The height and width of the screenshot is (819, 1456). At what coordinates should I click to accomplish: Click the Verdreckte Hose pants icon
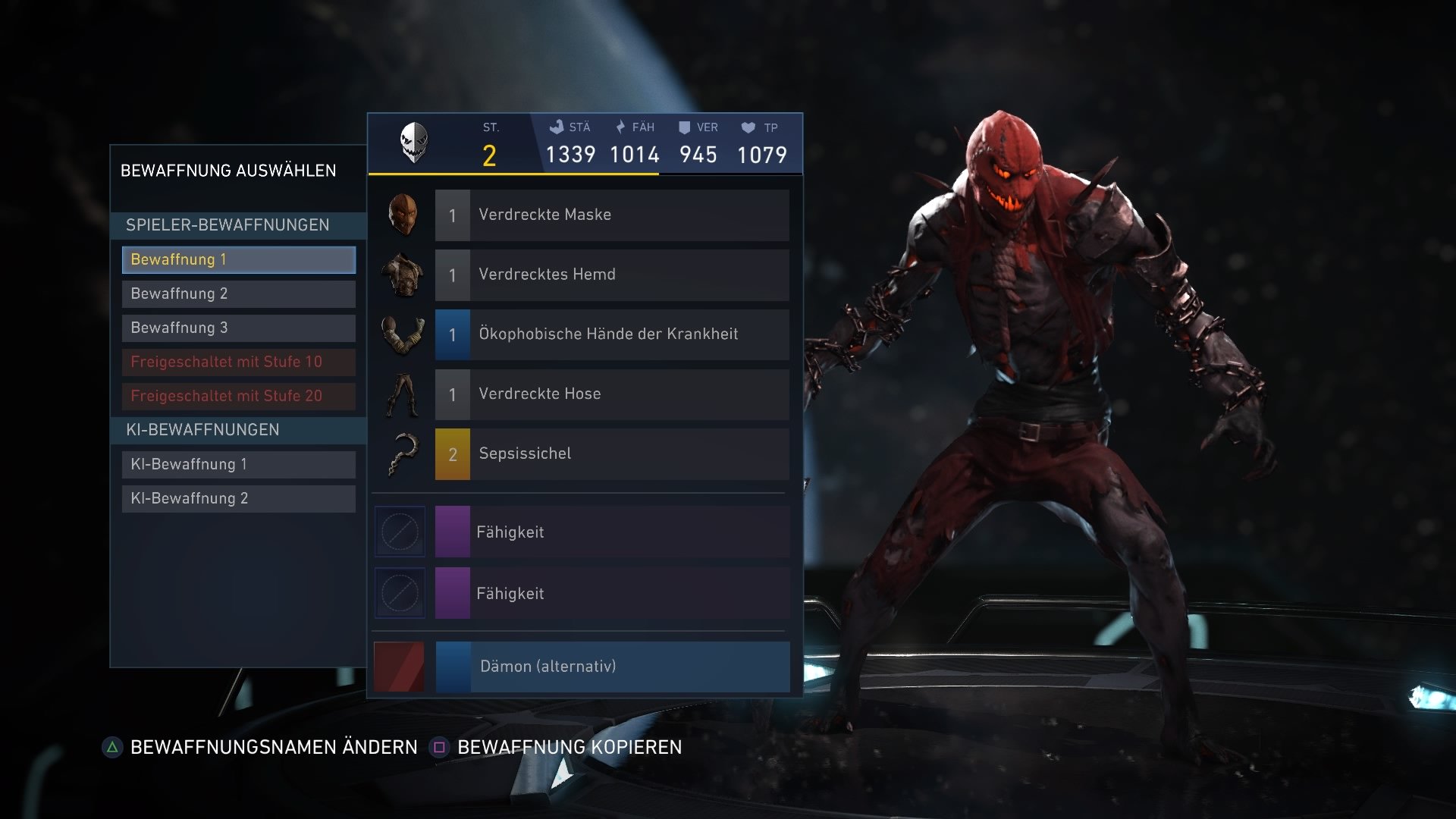pyautogui.click(x=401, y=394)
